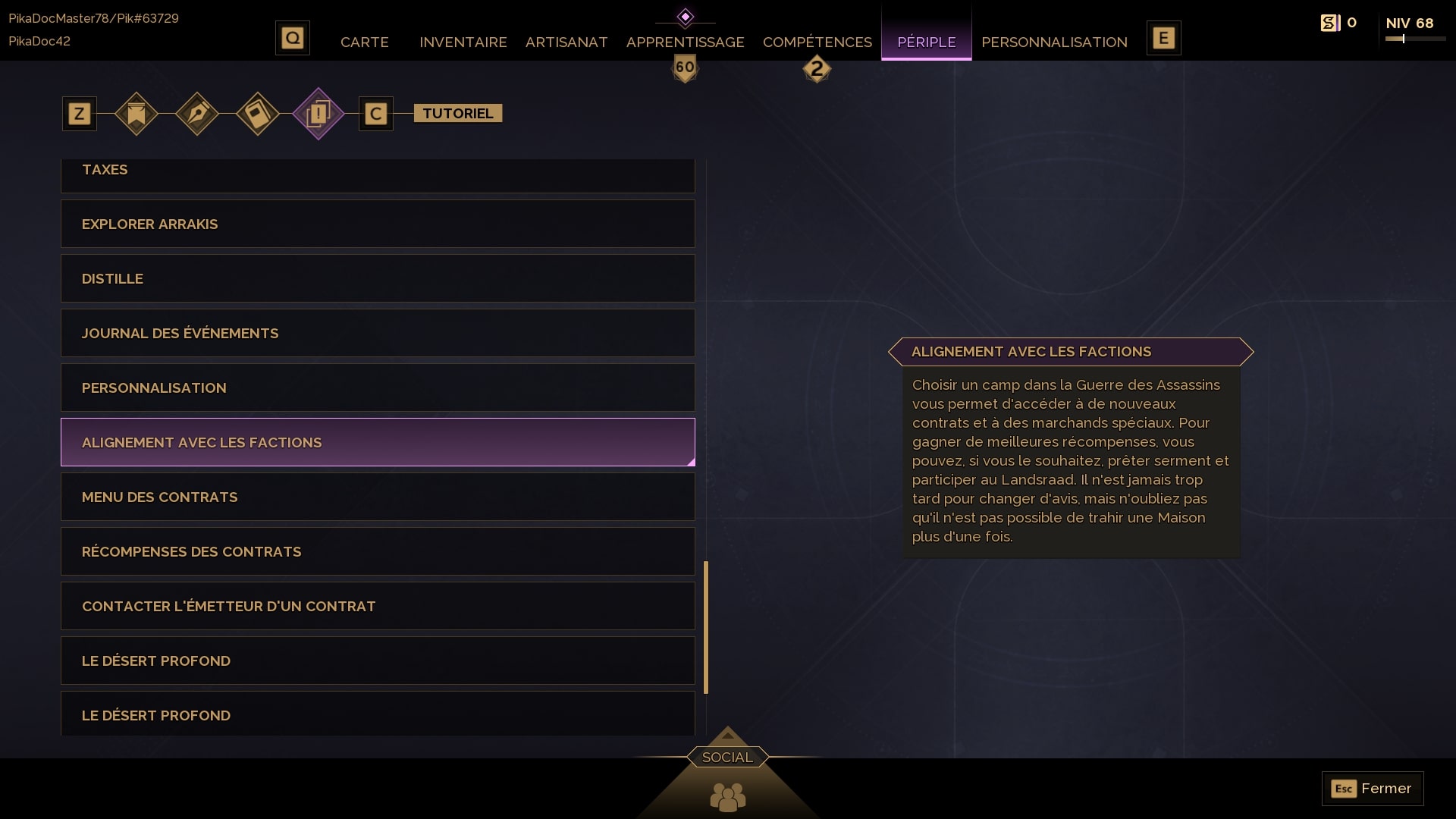Choose Alignement avec les factions entry
Image resolution: width=1456 pixels, height=819 pixels.
click(378, 442)
